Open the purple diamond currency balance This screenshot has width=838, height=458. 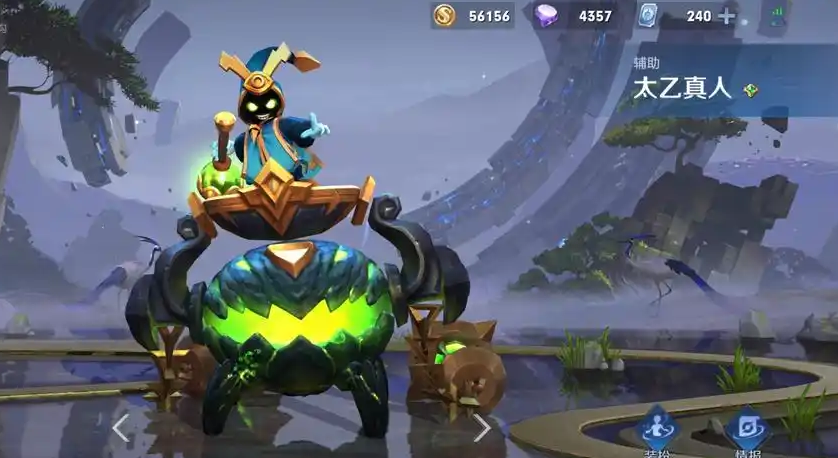tap(574, 16)
